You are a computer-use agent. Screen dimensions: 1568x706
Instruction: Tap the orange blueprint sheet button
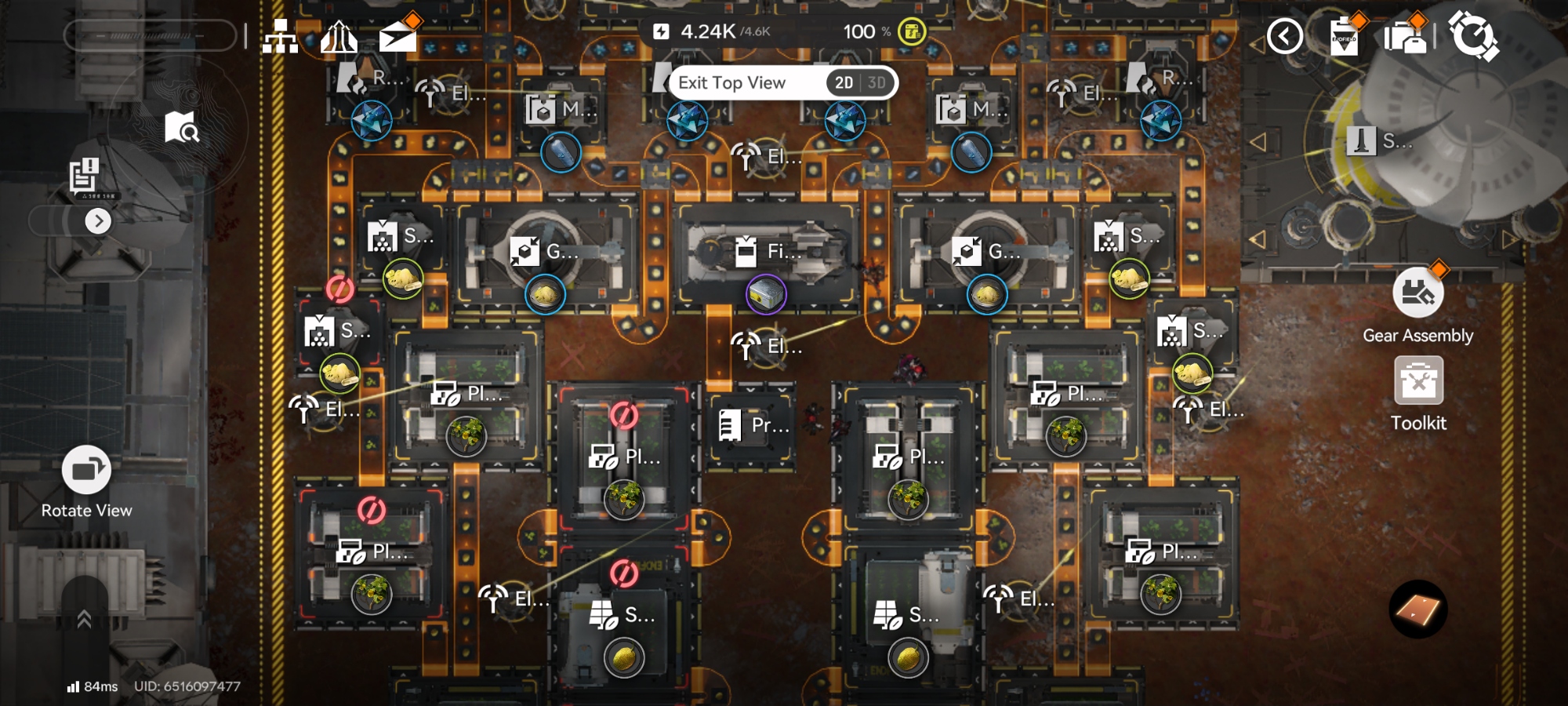[1417, 610]
